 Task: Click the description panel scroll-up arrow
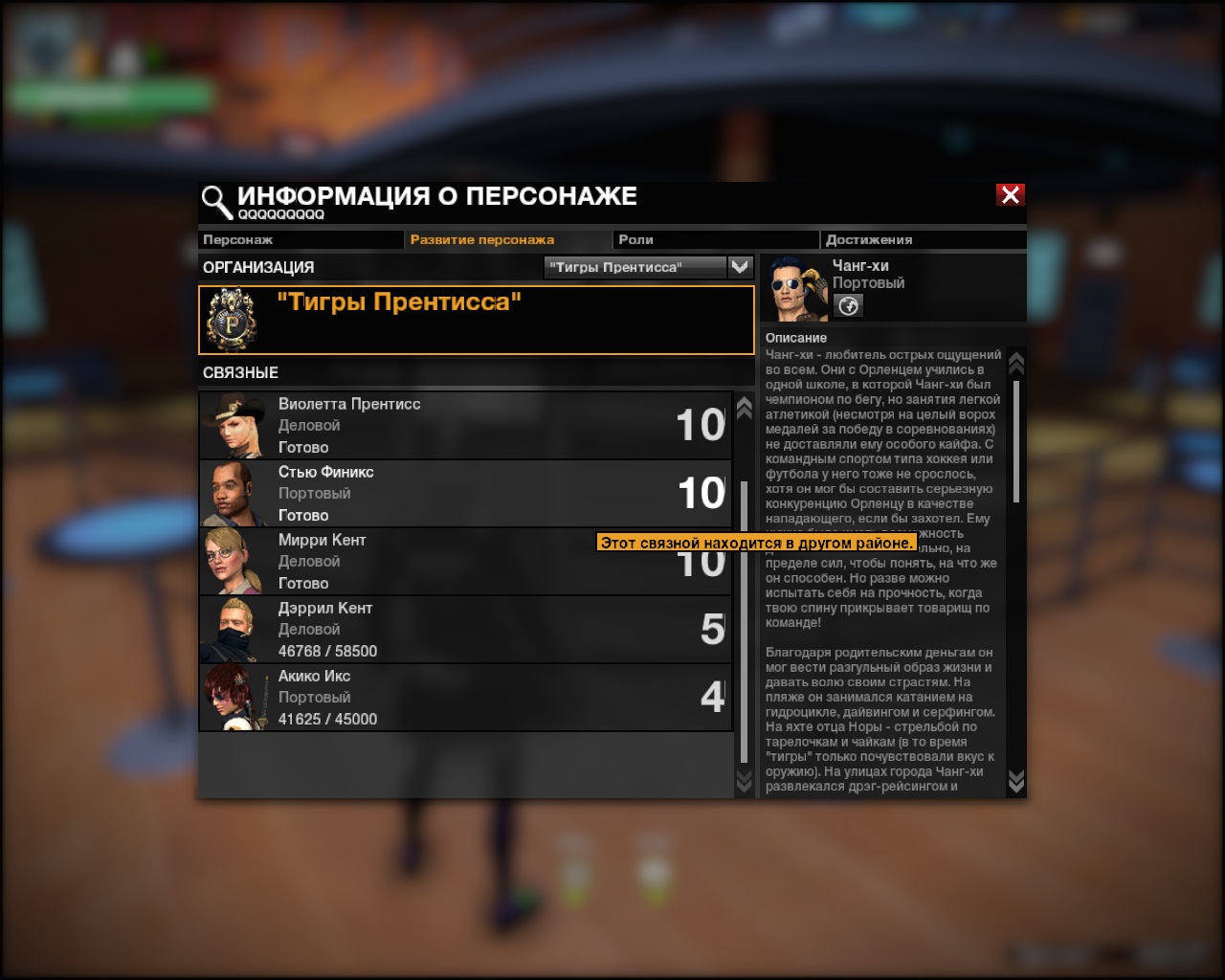(x=1016, y=363)
